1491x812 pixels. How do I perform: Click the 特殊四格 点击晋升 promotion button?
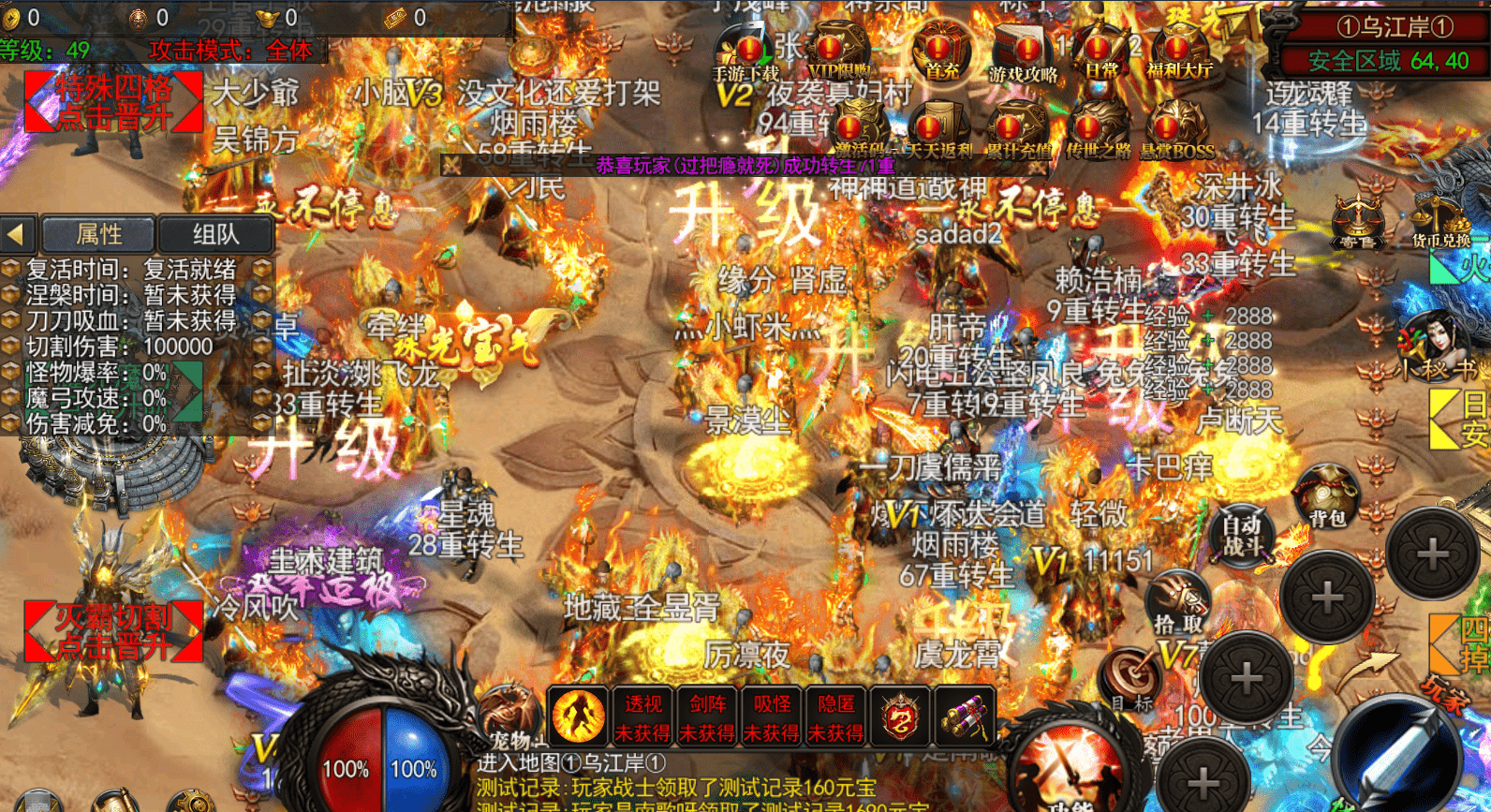[114, 99]
